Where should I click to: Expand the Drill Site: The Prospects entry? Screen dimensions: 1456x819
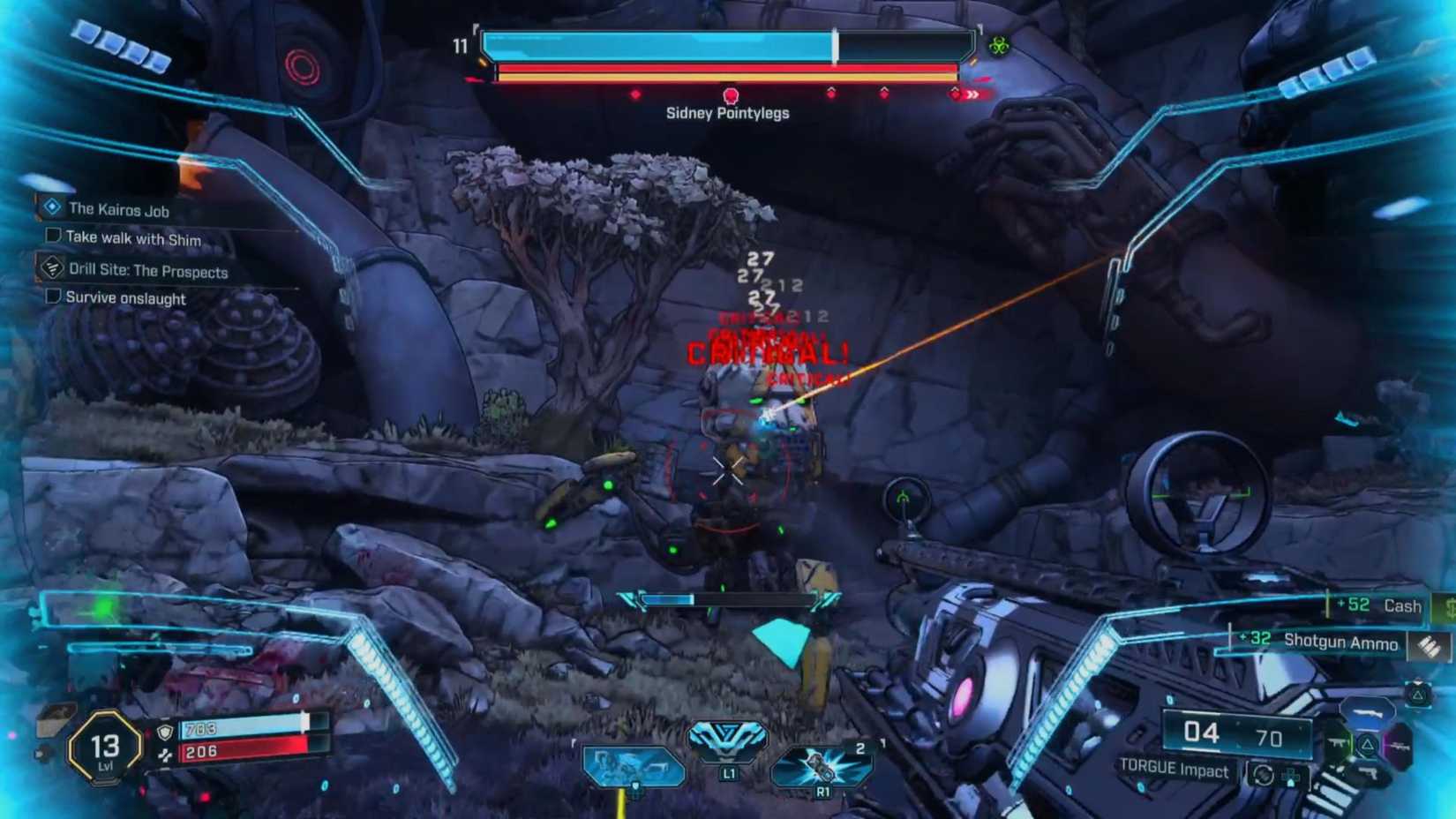[x=146, y=271]
